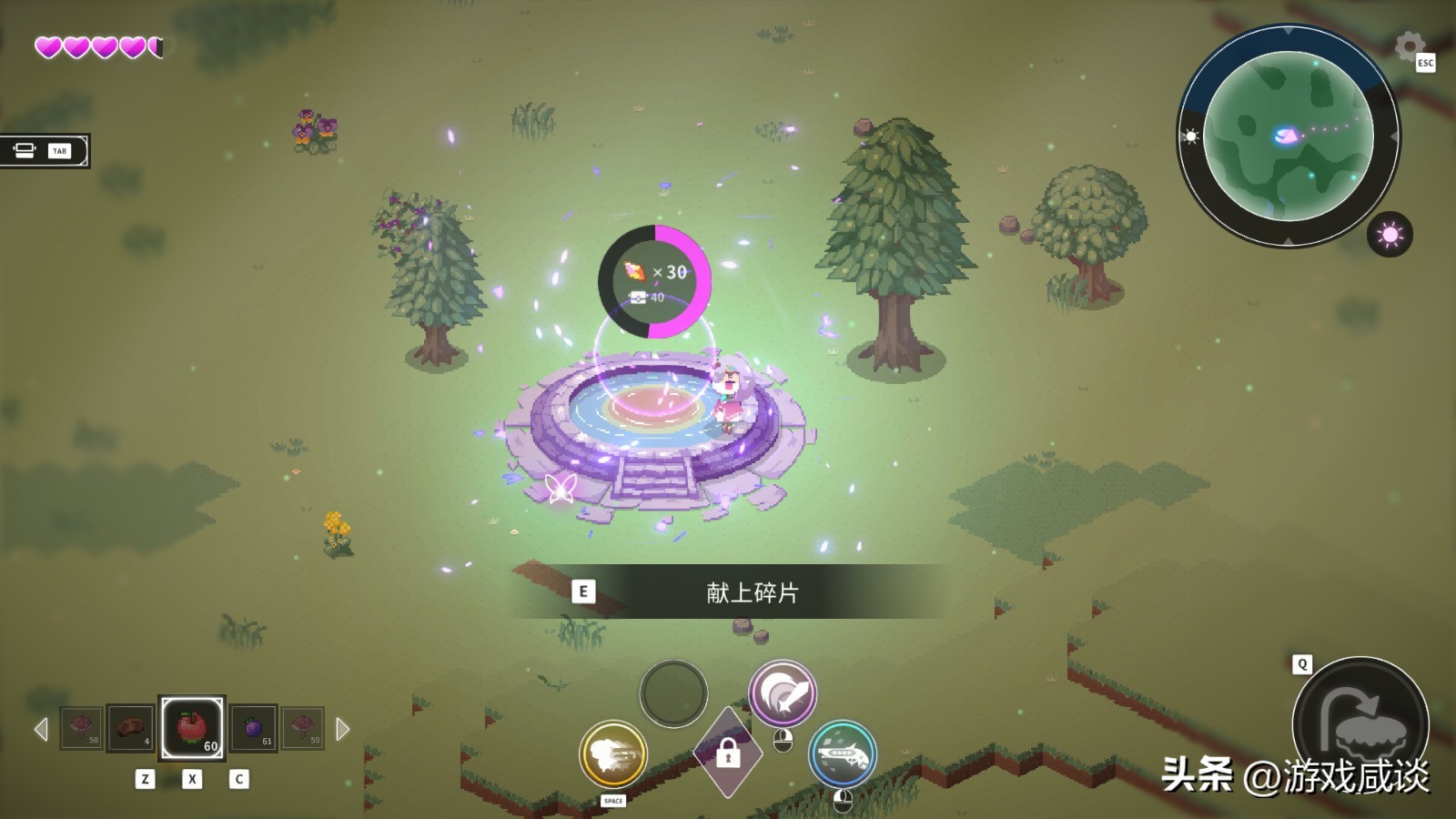1456x819 pixels.
Task: Use the purple sword slash ability
Action: point(782,693)
